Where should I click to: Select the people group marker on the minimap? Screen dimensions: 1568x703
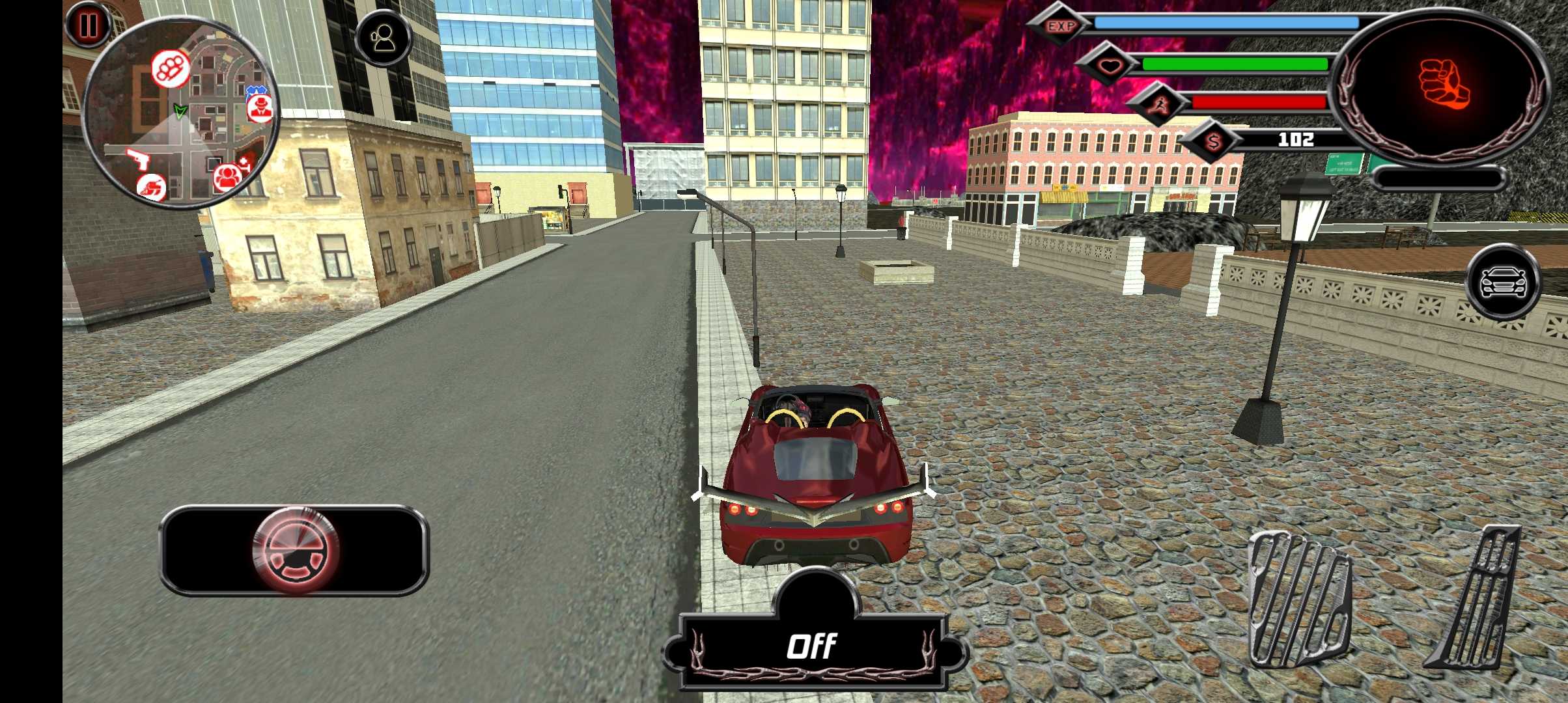[x=227, y=176]
